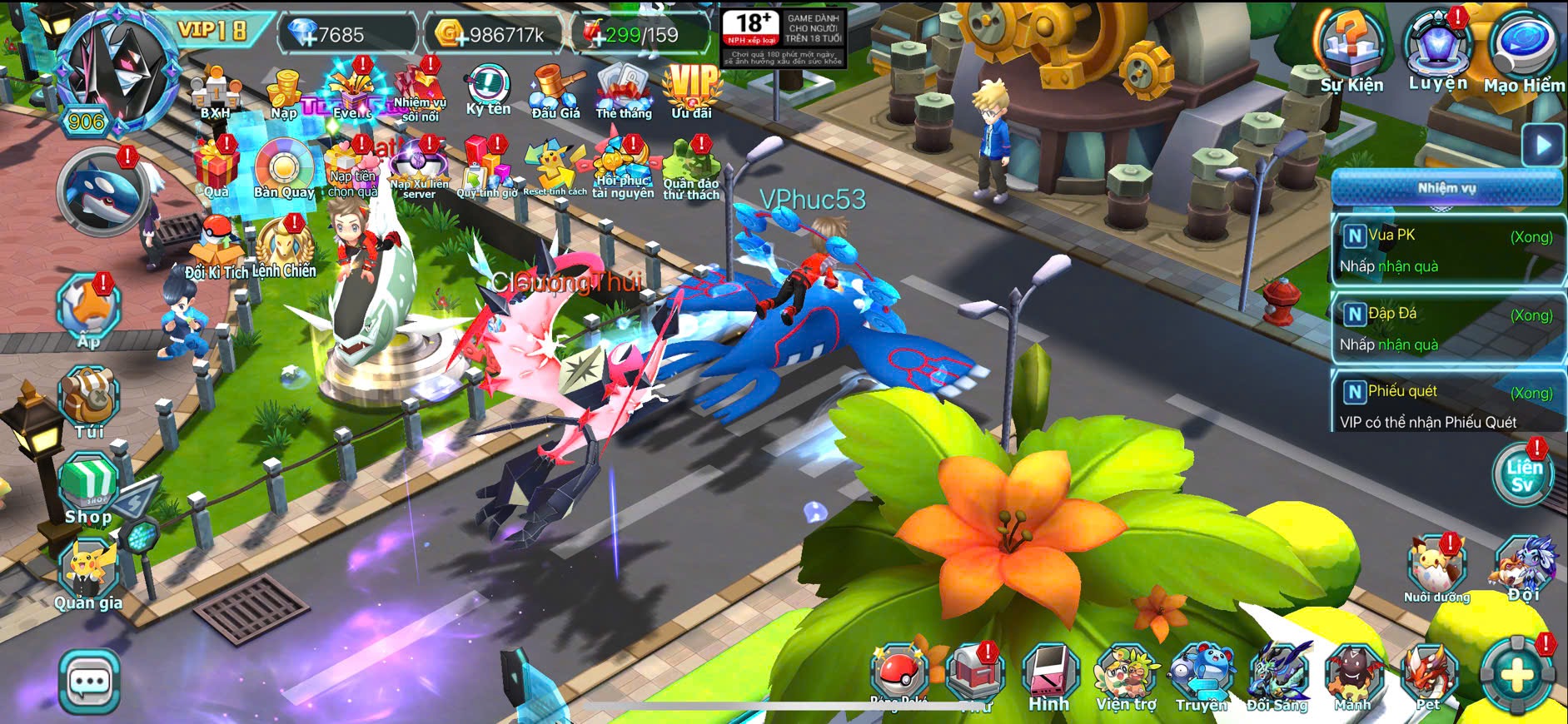Viewport: 1568px width, 724px height.
Task: Open the Đấu Giá auction icon
Action: coord(555,90)
